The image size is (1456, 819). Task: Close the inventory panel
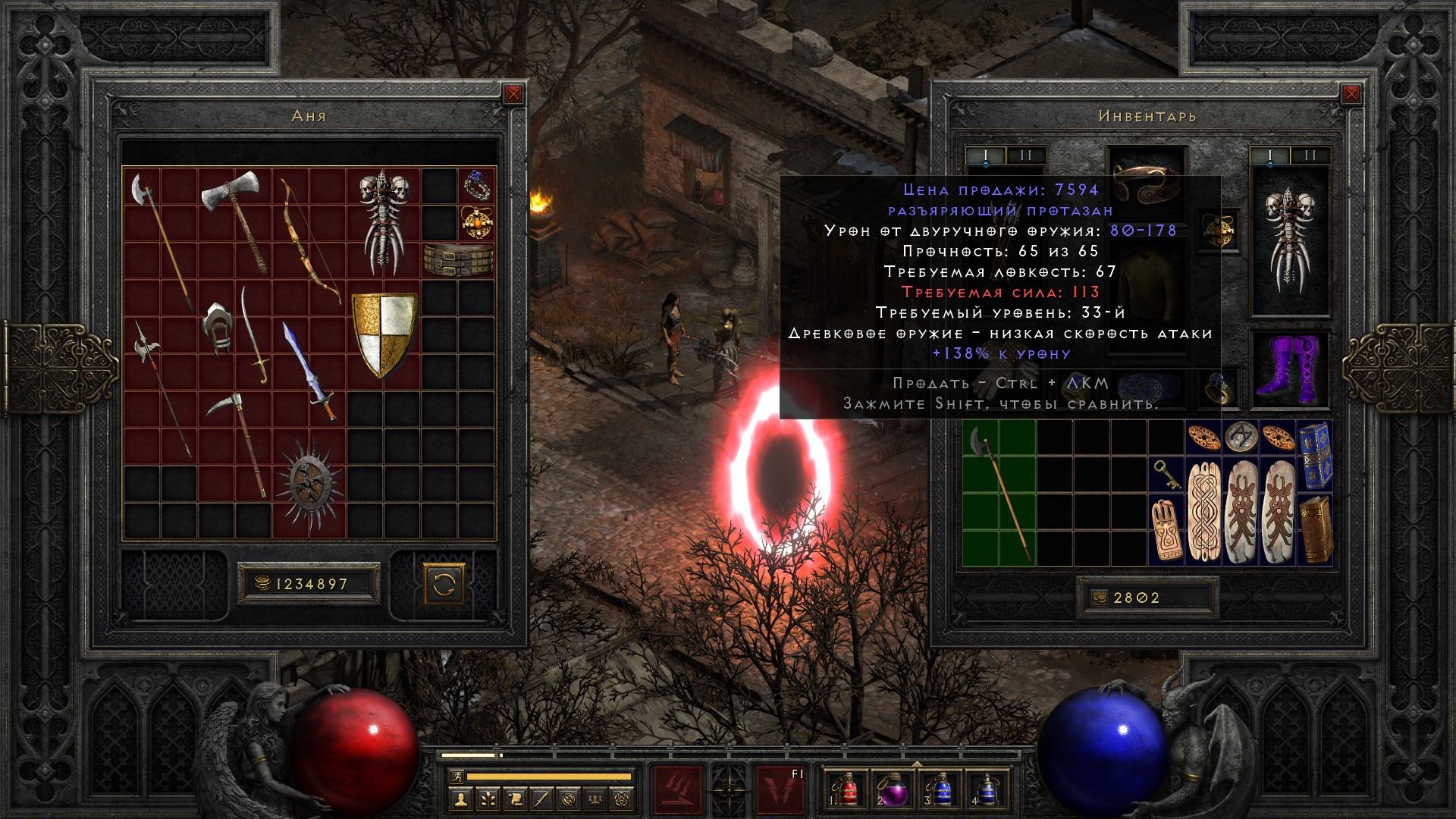coord(1351,94)
